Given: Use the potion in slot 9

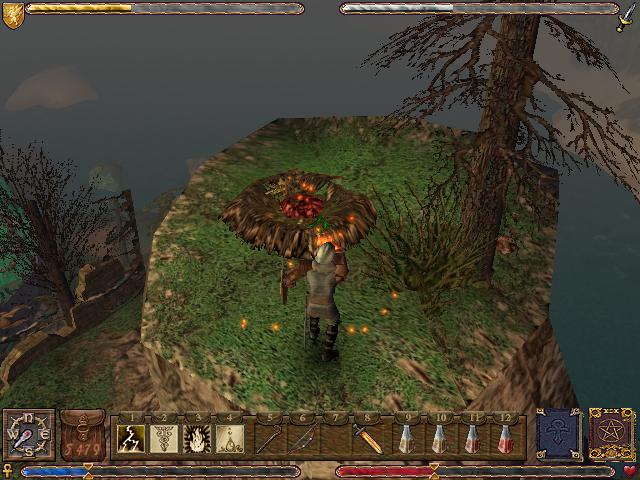Looking at the screenshot, I should tap(405, 438).
